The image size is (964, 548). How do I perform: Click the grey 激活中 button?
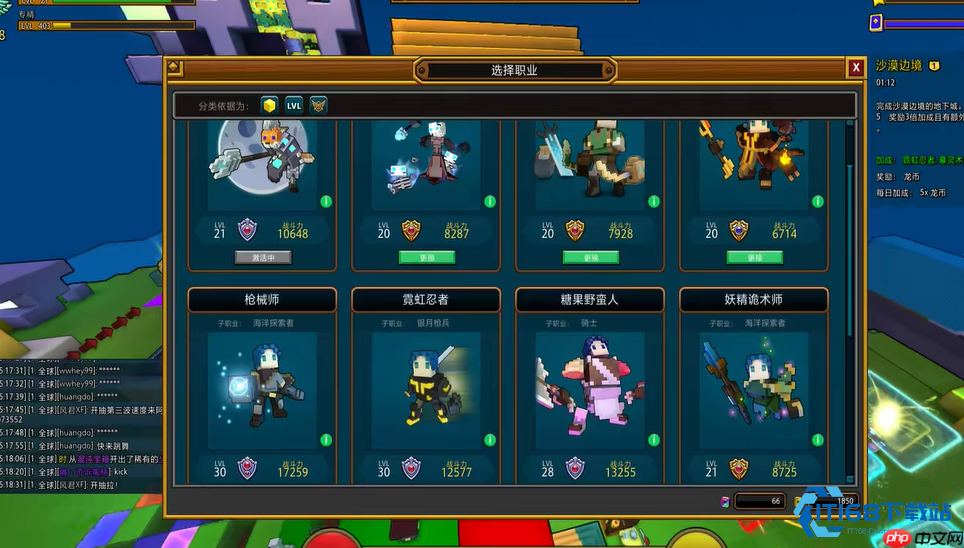(263, 257)
